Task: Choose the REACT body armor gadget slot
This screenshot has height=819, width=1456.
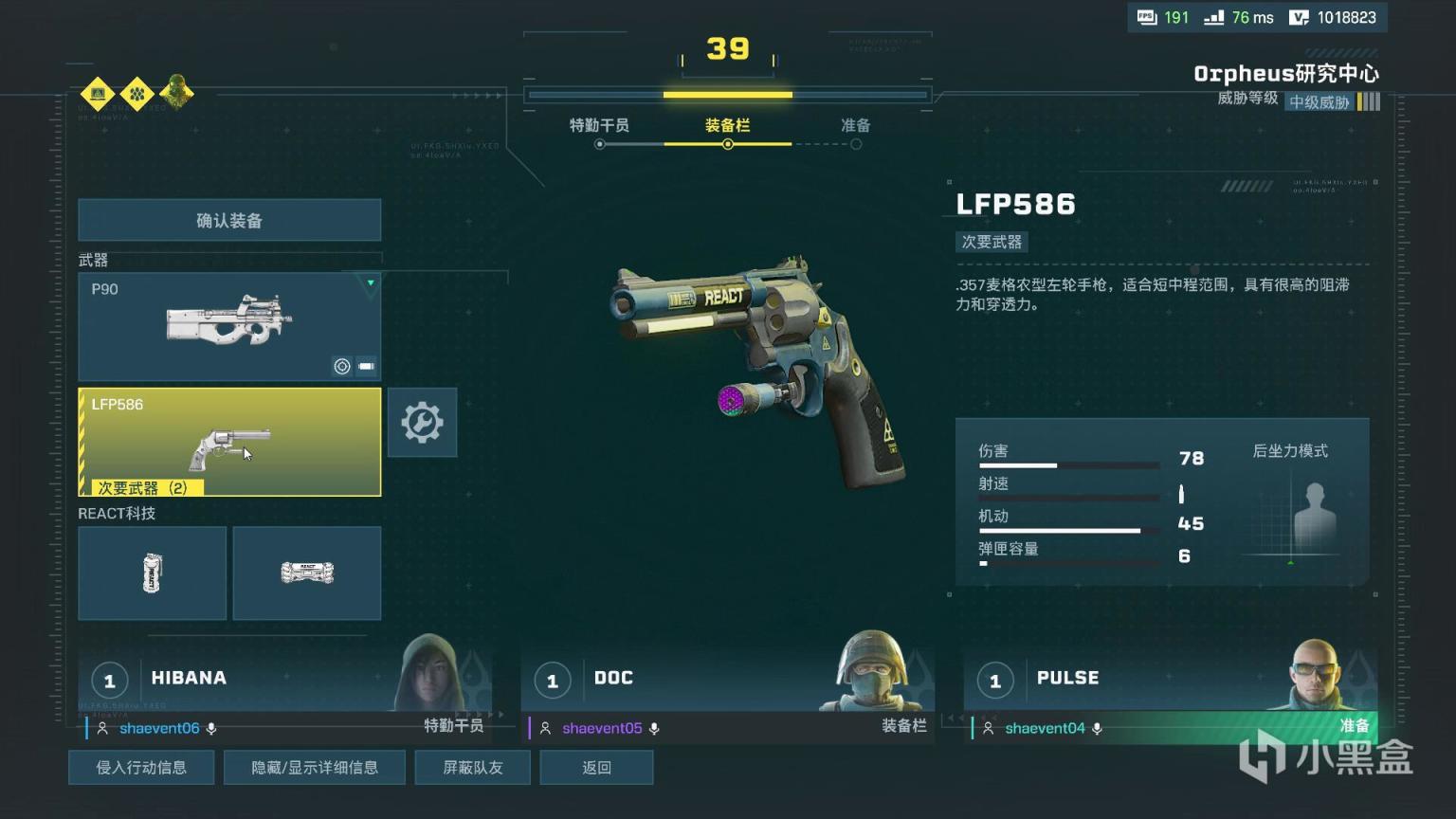Action: click(307, 573)
